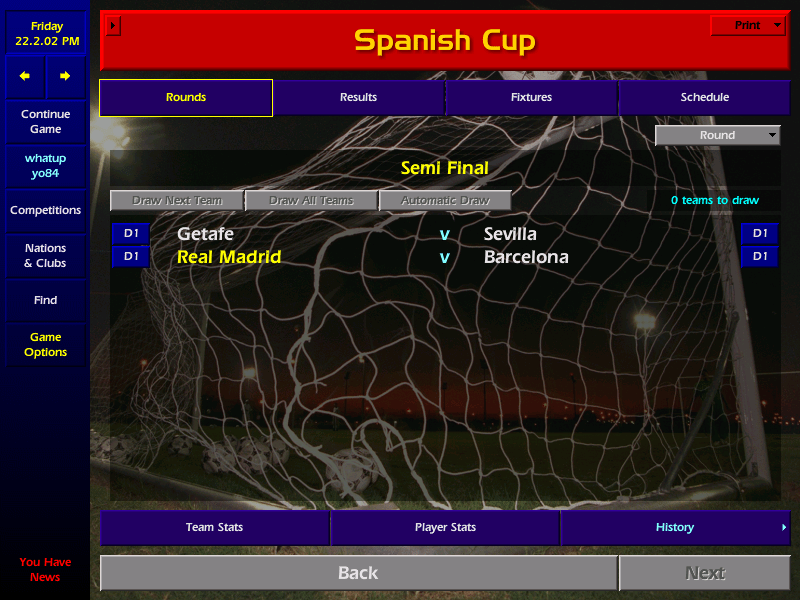Go to the previous screen arrow

click(x=25, y=76)
